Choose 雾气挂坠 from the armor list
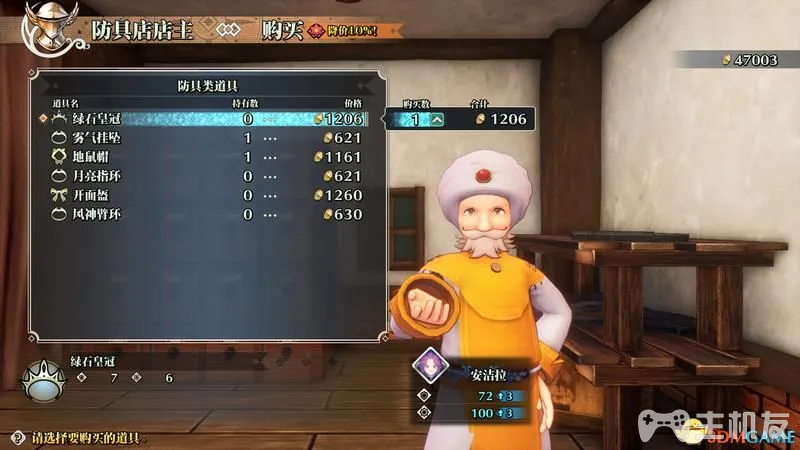 pos(200,138)
